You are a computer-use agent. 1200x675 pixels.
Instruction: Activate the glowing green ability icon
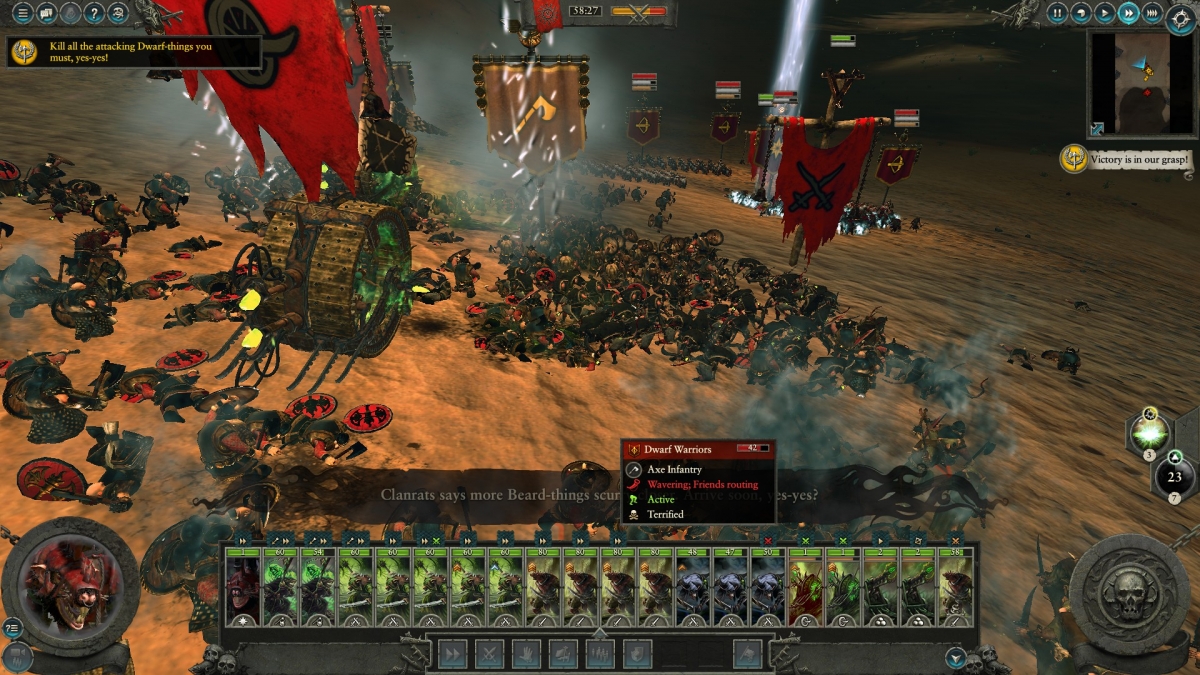pos(1151,433)
